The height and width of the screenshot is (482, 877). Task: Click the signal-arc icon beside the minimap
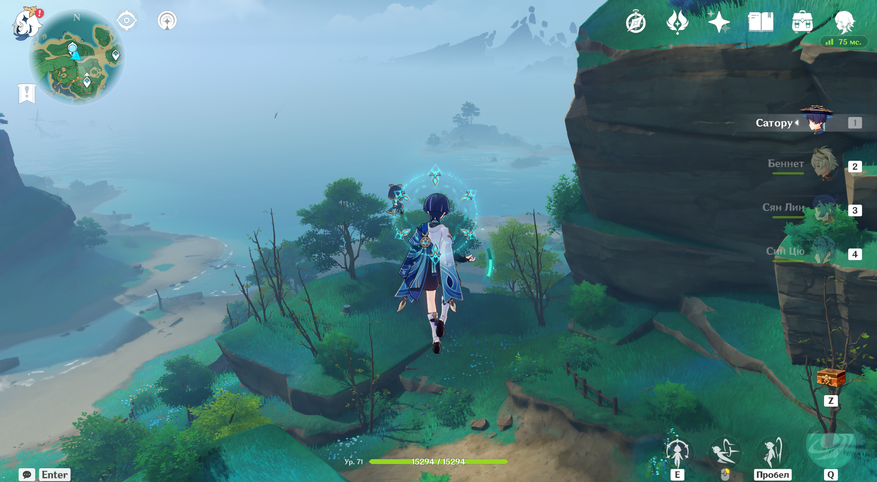point(167,21)
